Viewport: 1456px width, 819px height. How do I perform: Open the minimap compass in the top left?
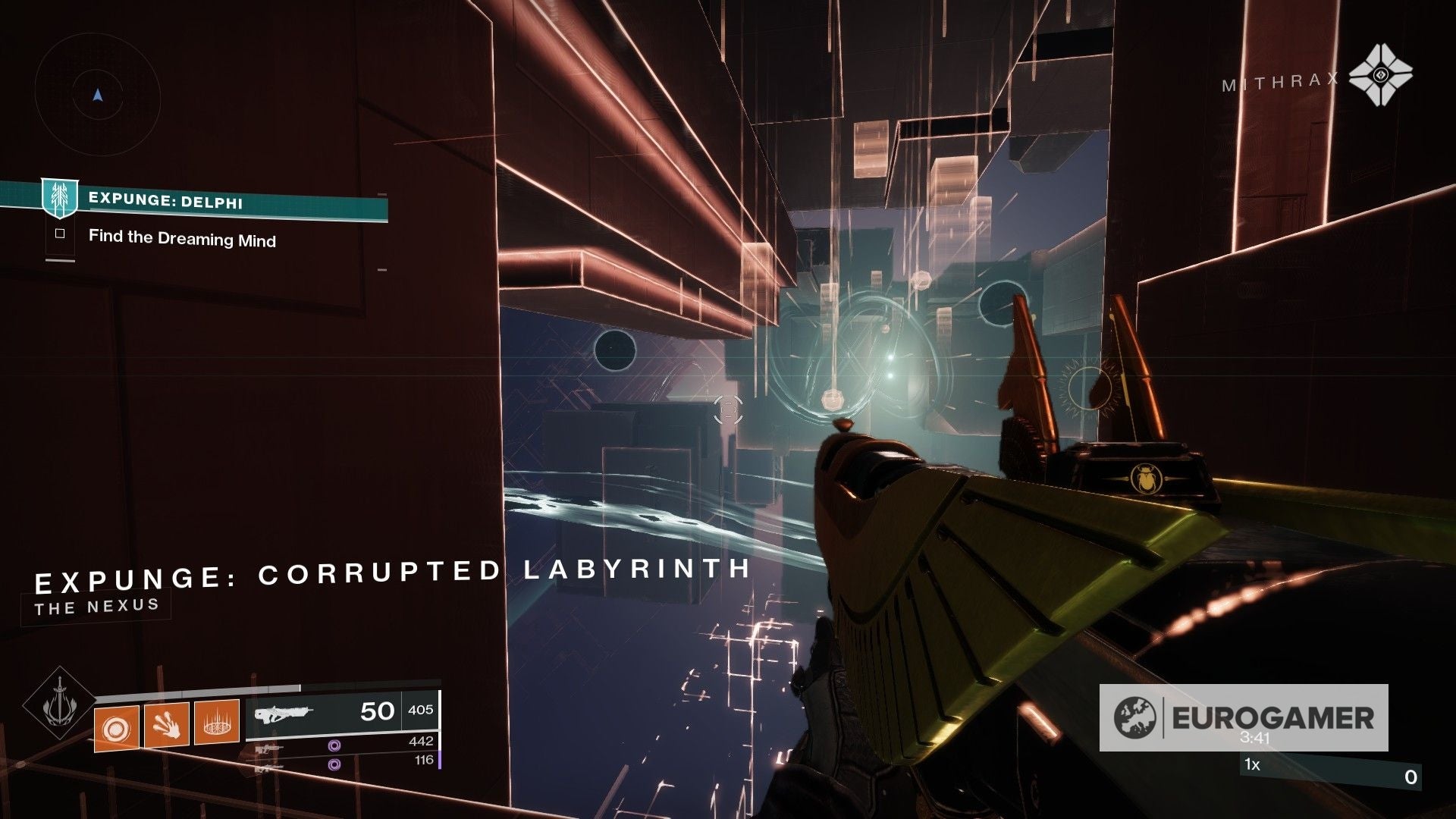coord(97,95)
